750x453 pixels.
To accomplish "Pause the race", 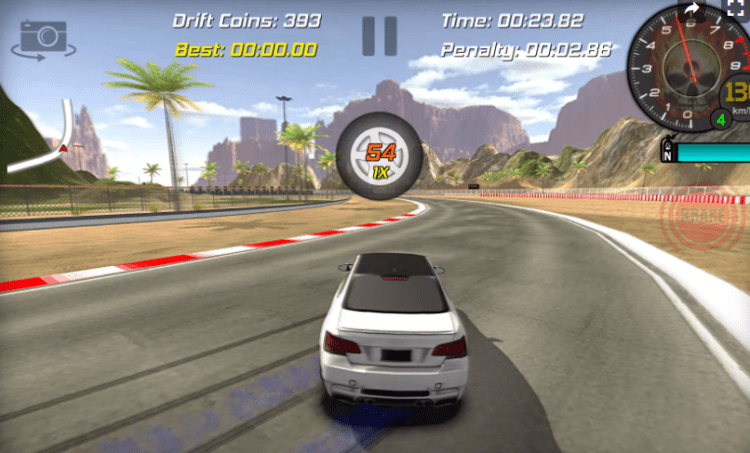I will (379, 35).
